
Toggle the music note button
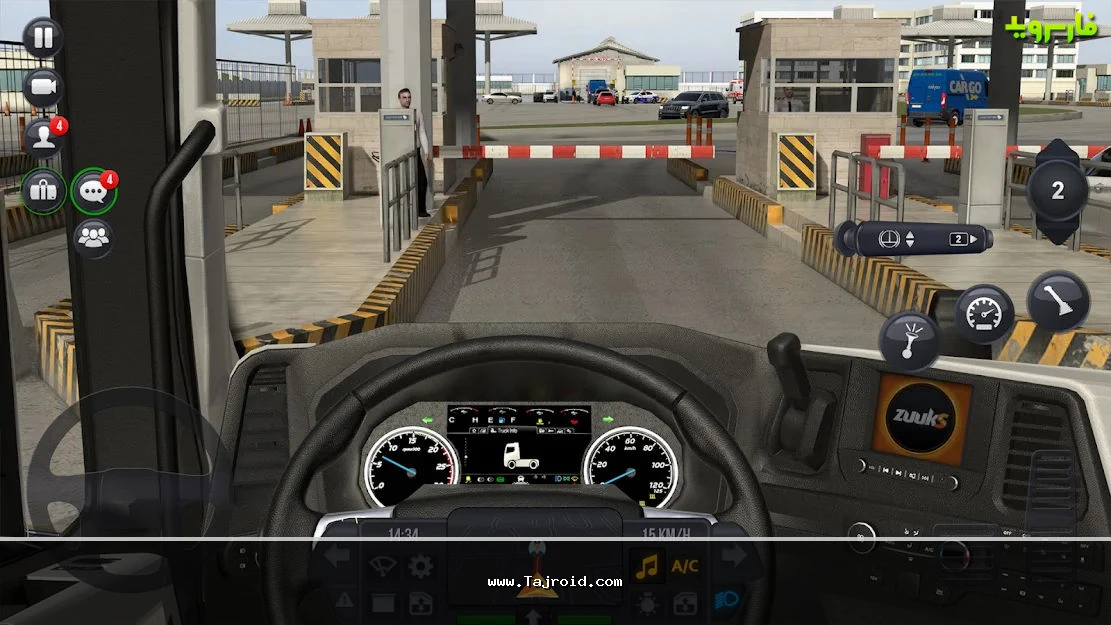coord(647,566)
